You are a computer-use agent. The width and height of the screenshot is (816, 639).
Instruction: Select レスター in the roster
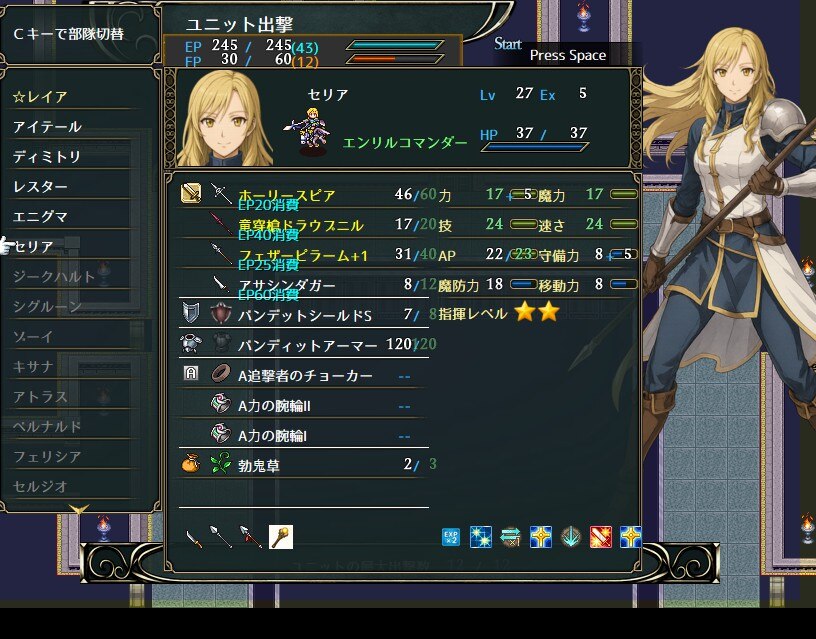point(41,187)
